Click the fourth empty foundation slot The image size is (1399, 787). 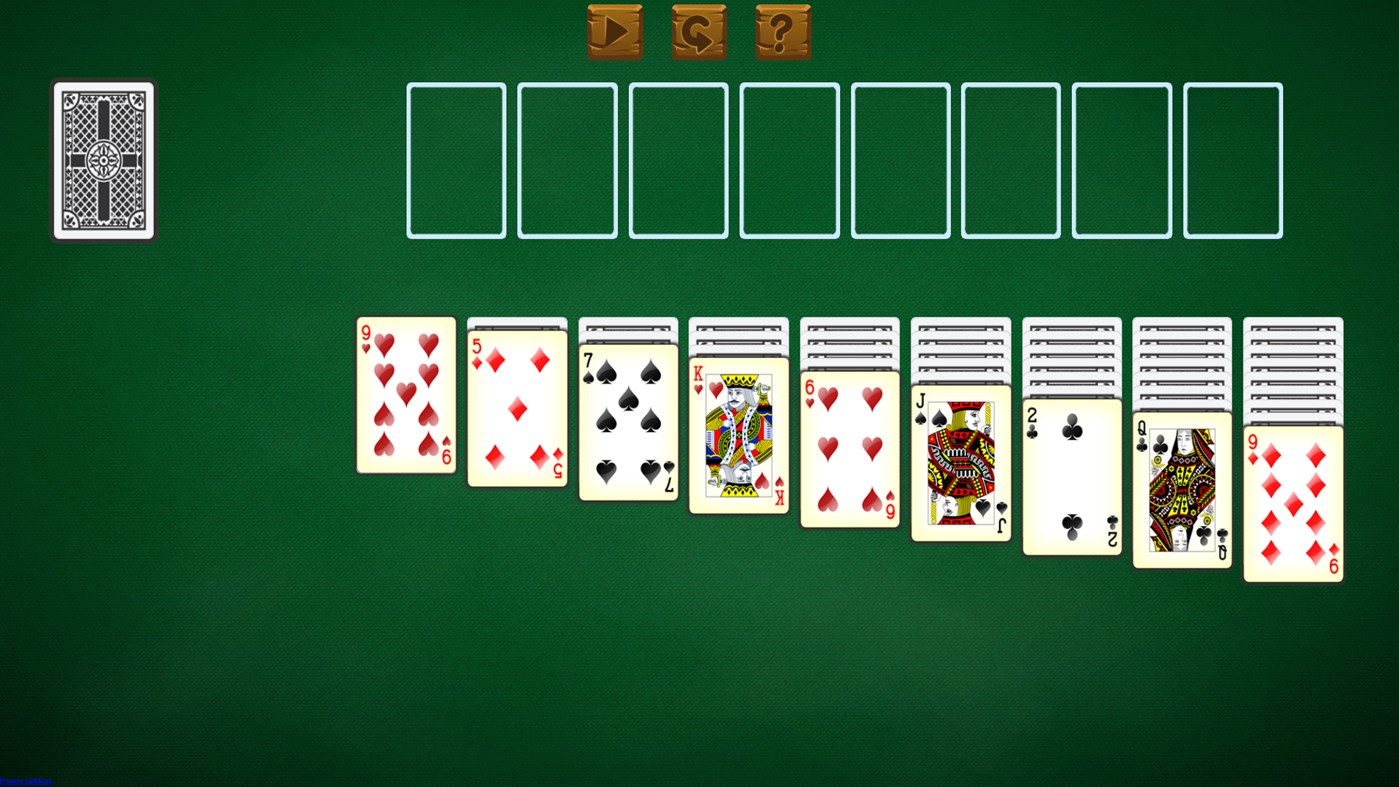[789, 160]
